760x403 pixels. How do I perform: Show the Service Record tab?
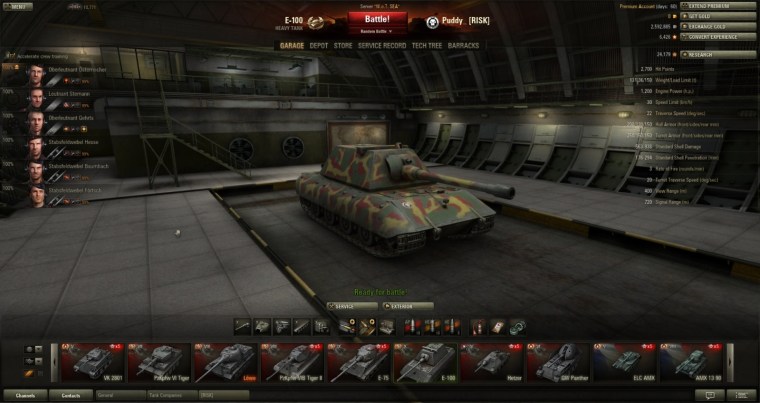coord(382,45)
